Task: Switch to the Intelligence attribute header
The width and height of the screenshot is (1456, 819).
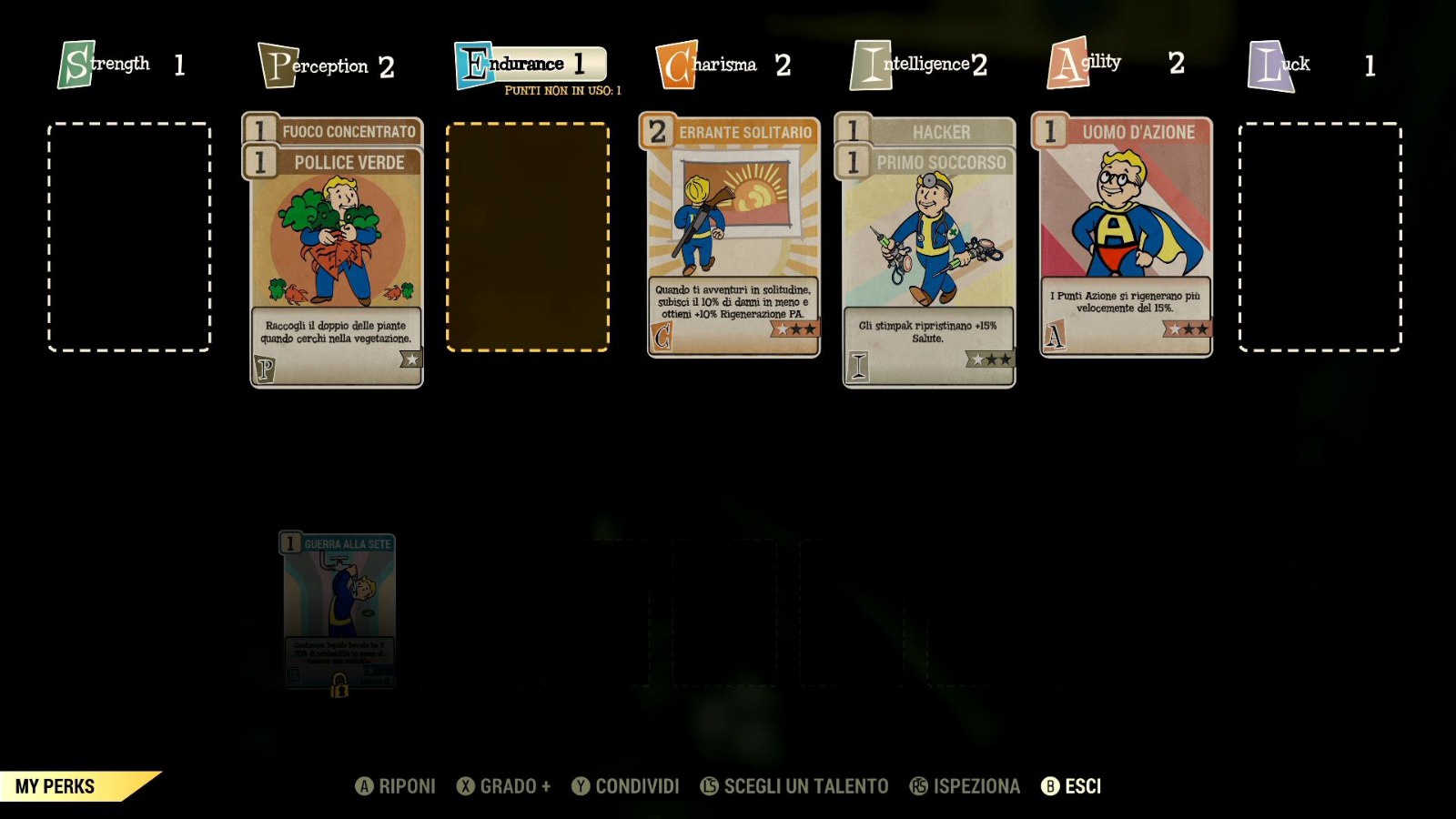Action: 917,65
